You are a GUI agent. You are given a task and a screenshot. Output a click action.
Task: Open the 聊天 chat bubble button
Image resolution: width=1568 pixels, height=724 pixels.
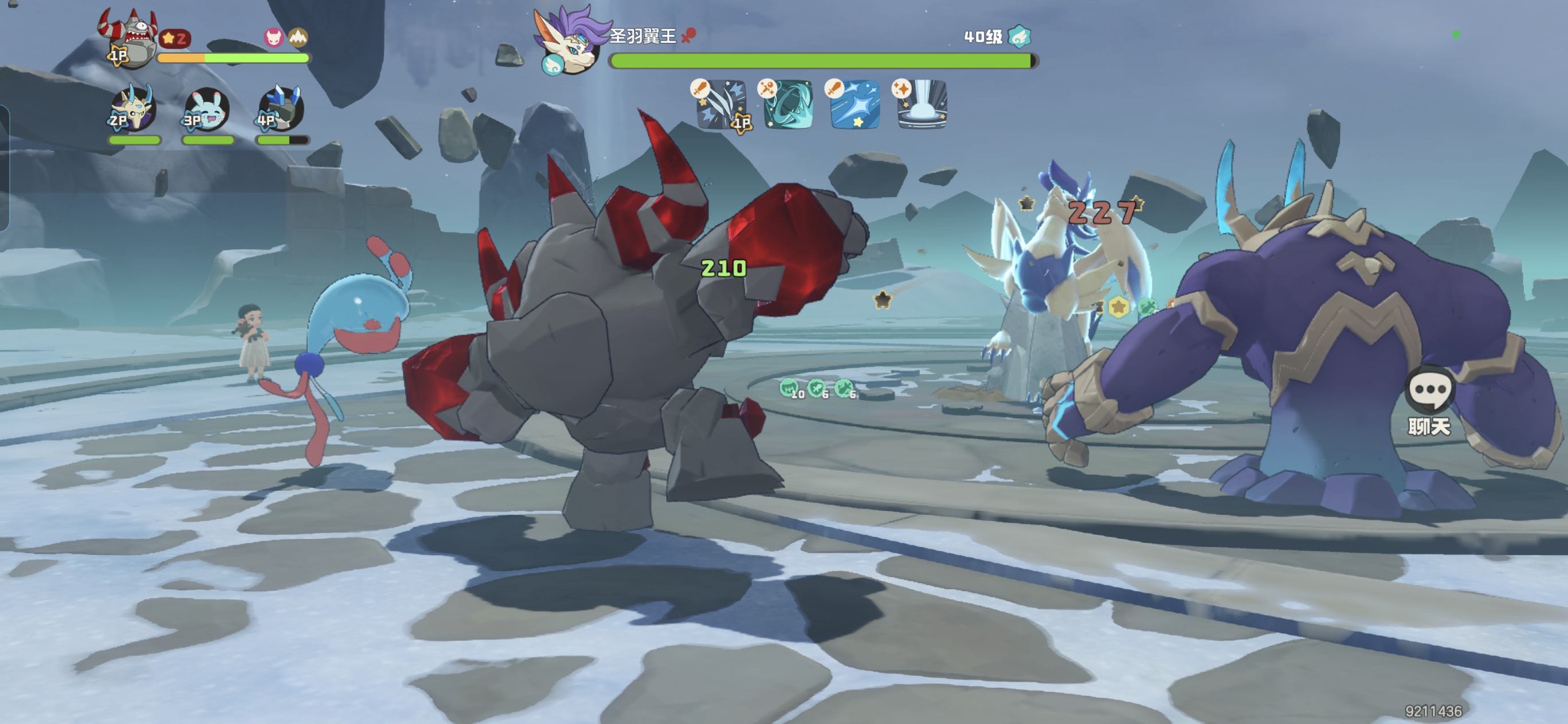(x=1429, y=400)
